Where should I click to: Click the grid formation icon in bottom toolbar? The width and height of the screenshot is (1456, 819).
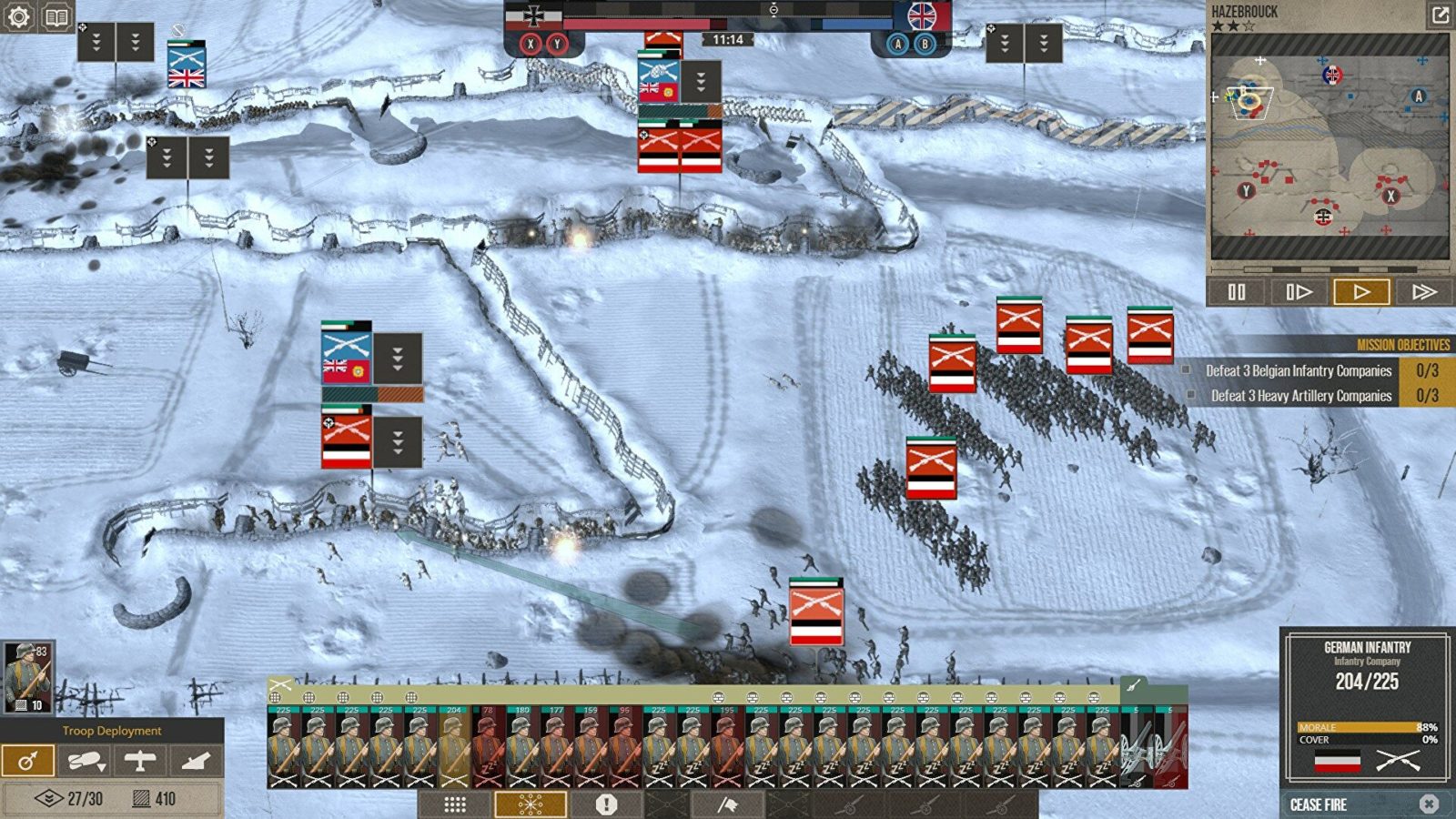tap(454, 803)
